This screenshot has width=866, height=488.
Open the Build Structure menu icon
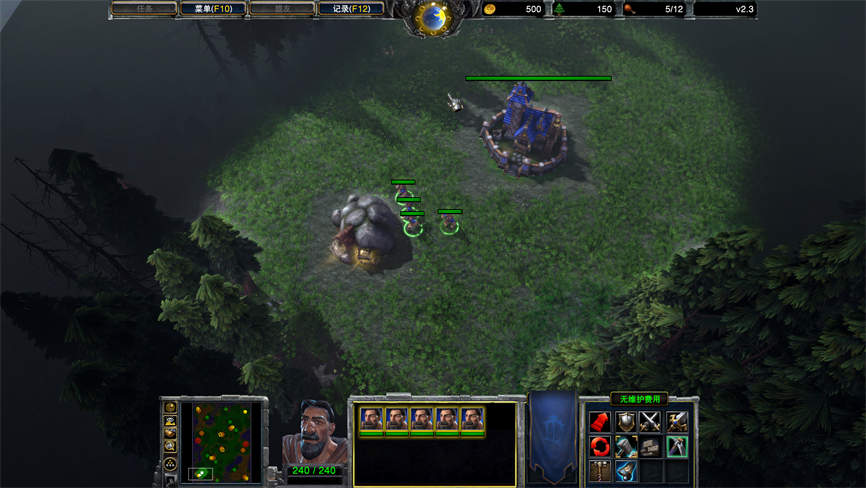pyautogui.click(x=600, y=470)
